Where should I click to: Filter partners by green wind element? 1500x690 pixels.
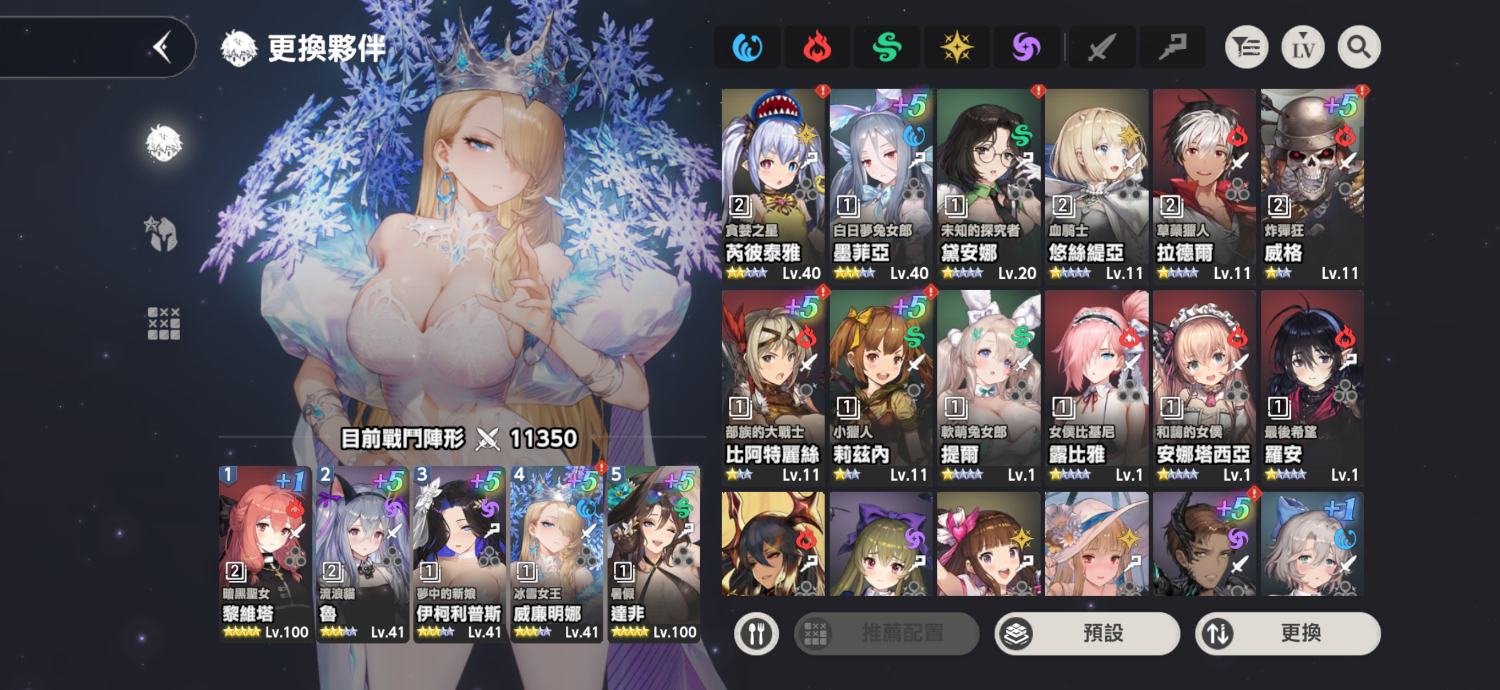[887, 47]
